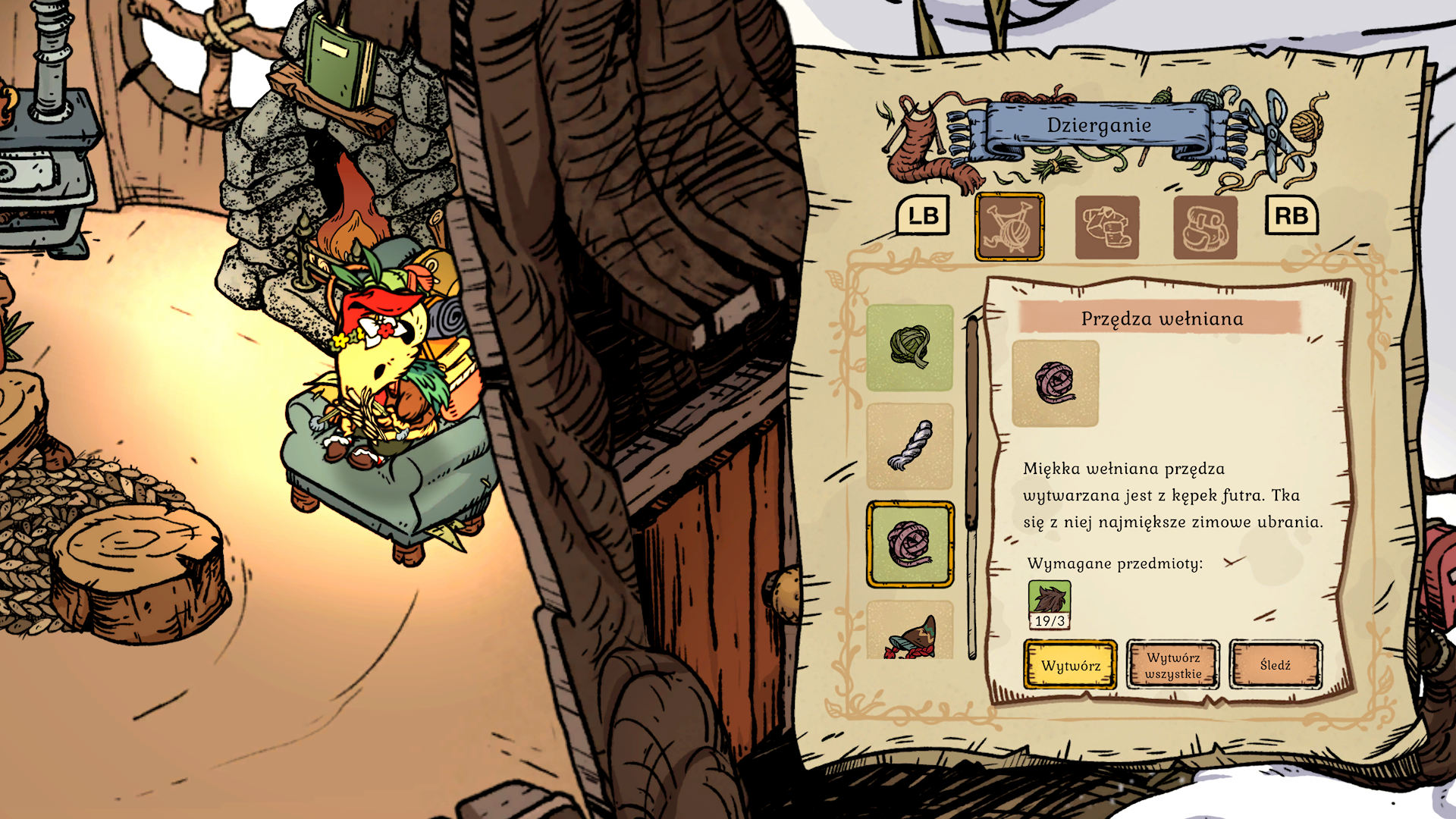Screen dimensions: 1456x819
Task: Open the gloves and accessories tab
Action: (x=1205, y=227)
